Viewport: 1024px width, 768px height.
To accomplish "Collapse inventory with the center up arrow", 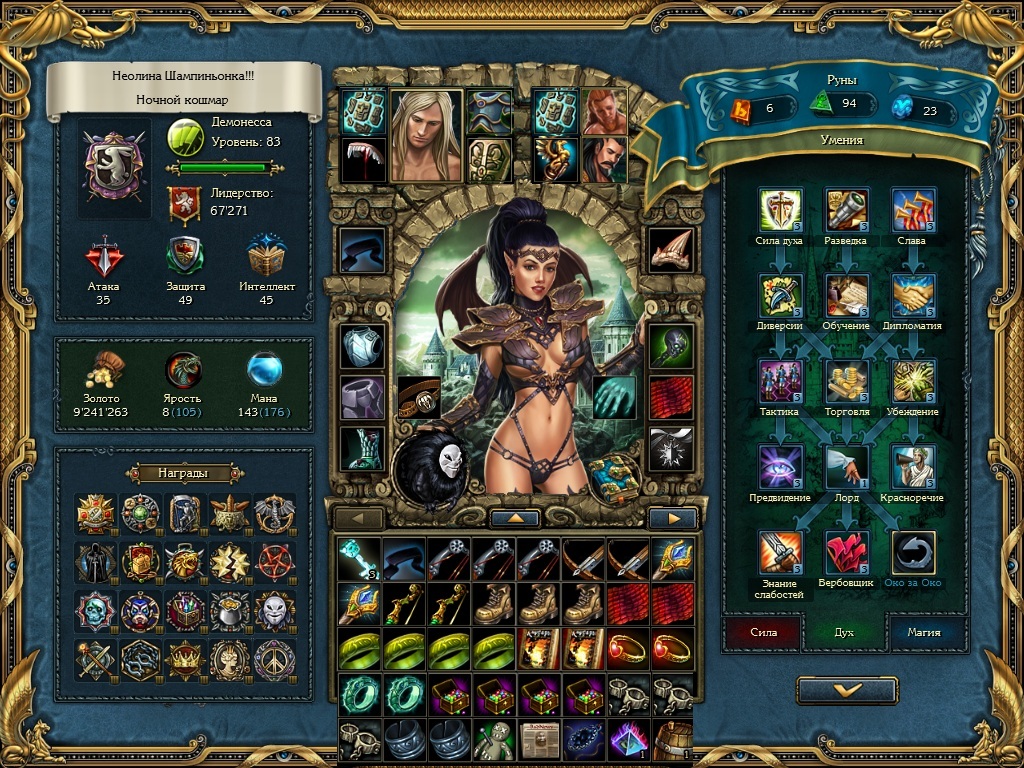I will click(516, 518).
